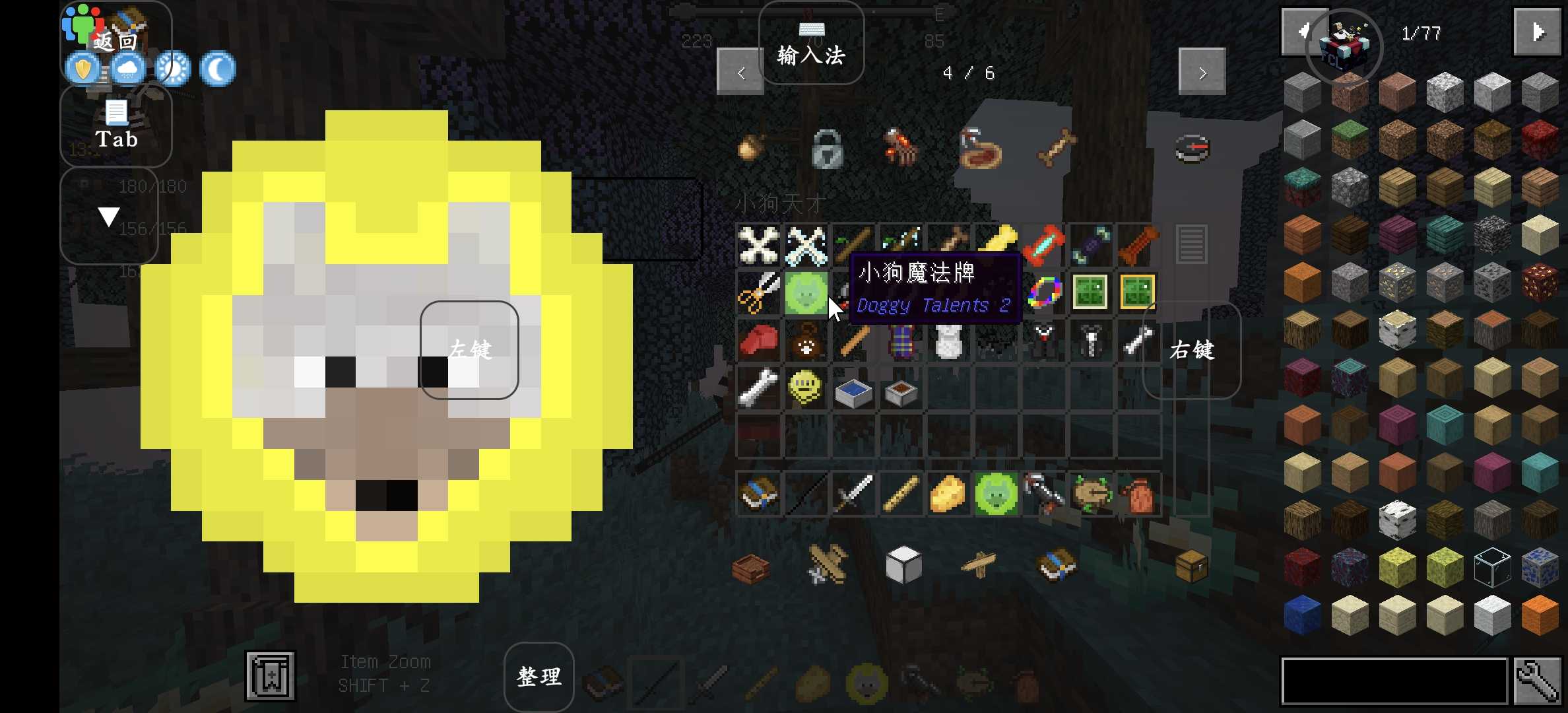The width and height of the screenshot is (1568, 713).
Task: Switch to the compass search tab
Action: pos(1192,148)
